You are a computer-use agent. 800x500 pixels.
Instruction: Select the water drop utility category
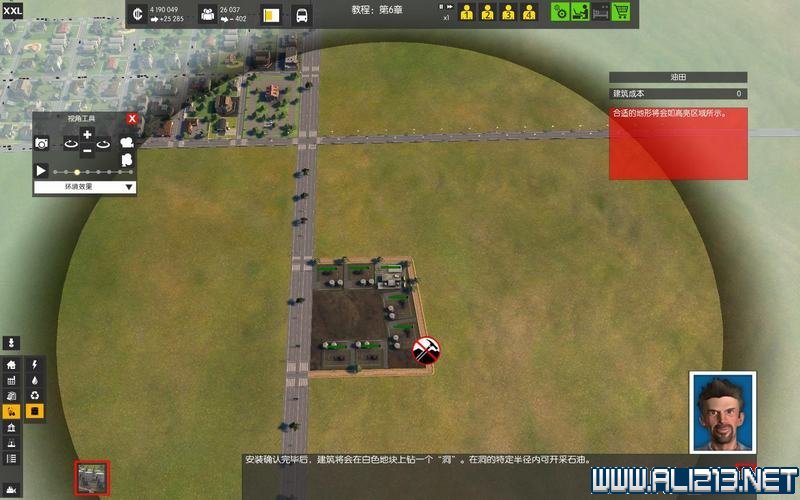click(x=35, y=381)
